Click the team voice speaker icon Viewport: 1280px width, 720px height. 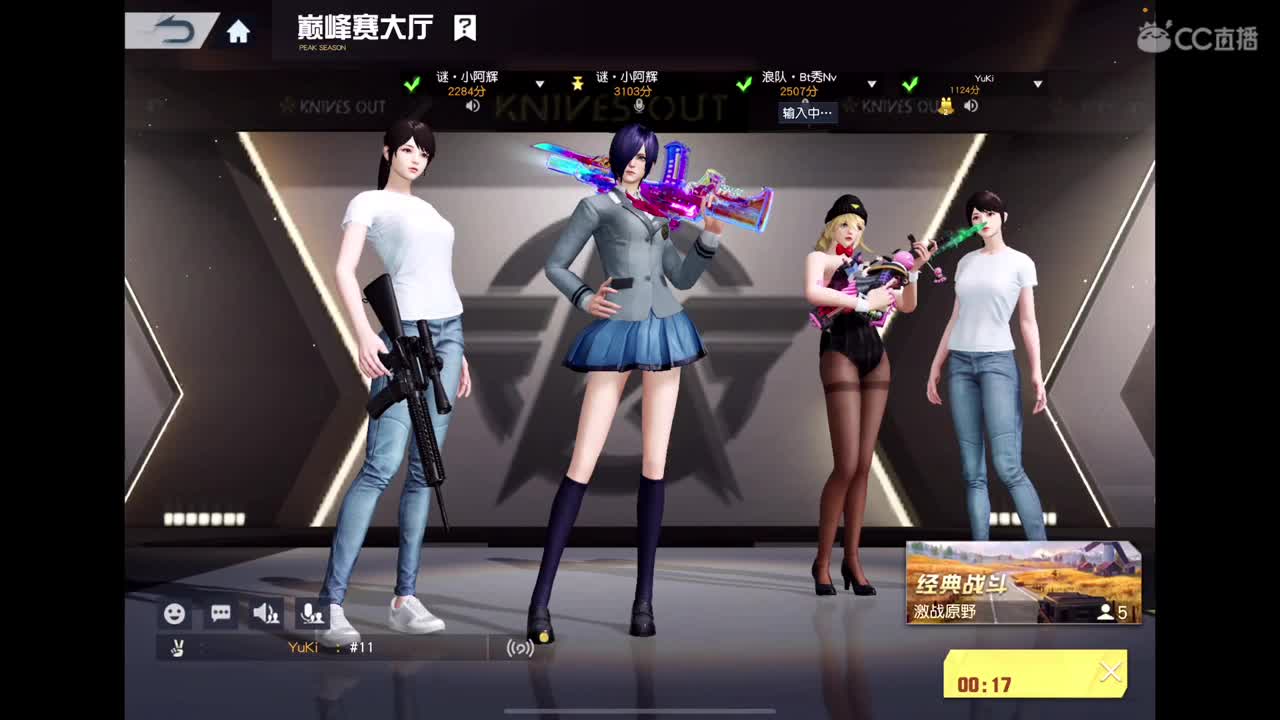(x=265, y=613)
